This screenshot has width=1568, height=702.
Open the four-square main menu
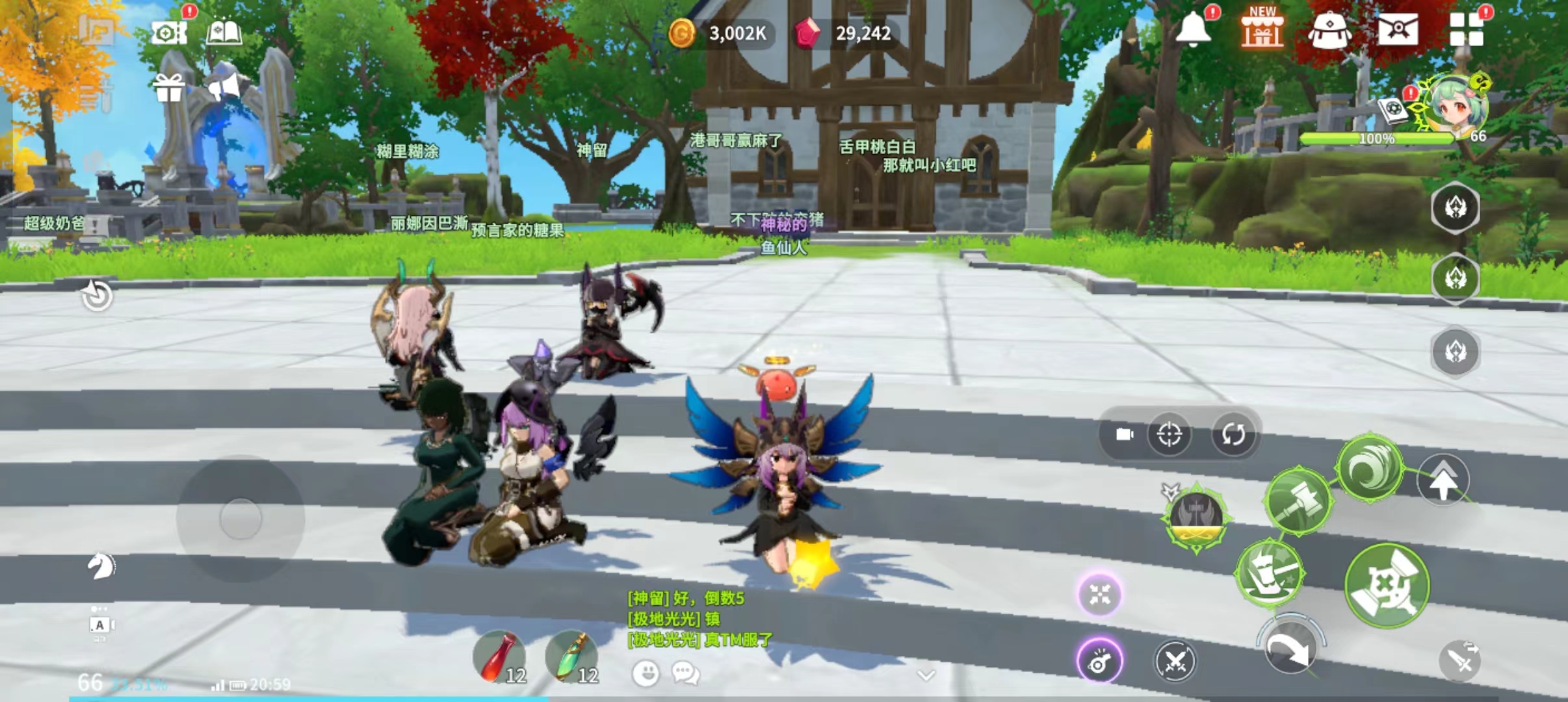[1466, 29]
